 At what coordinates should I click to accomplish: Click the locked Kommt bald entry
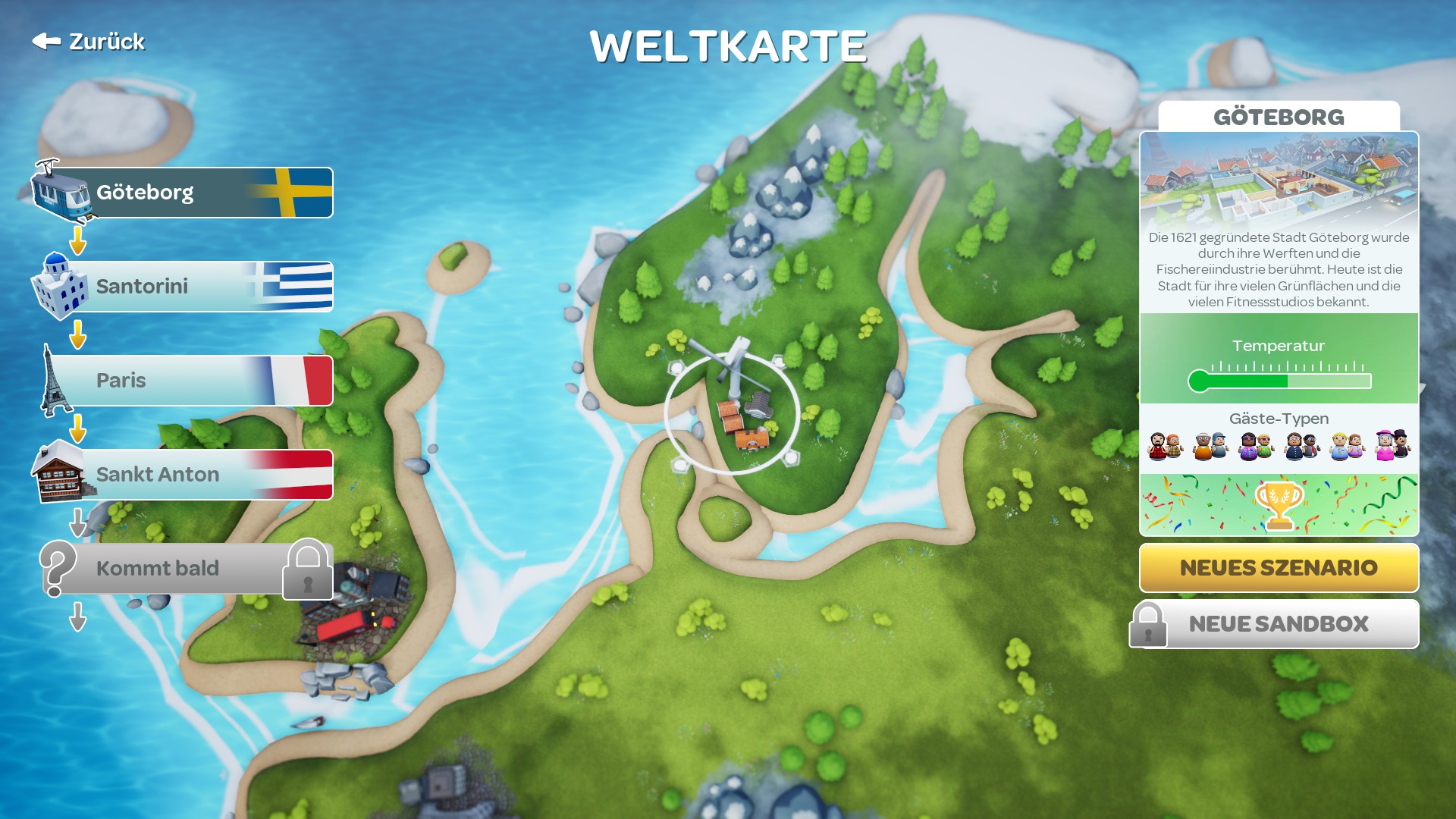click(182, 569)
